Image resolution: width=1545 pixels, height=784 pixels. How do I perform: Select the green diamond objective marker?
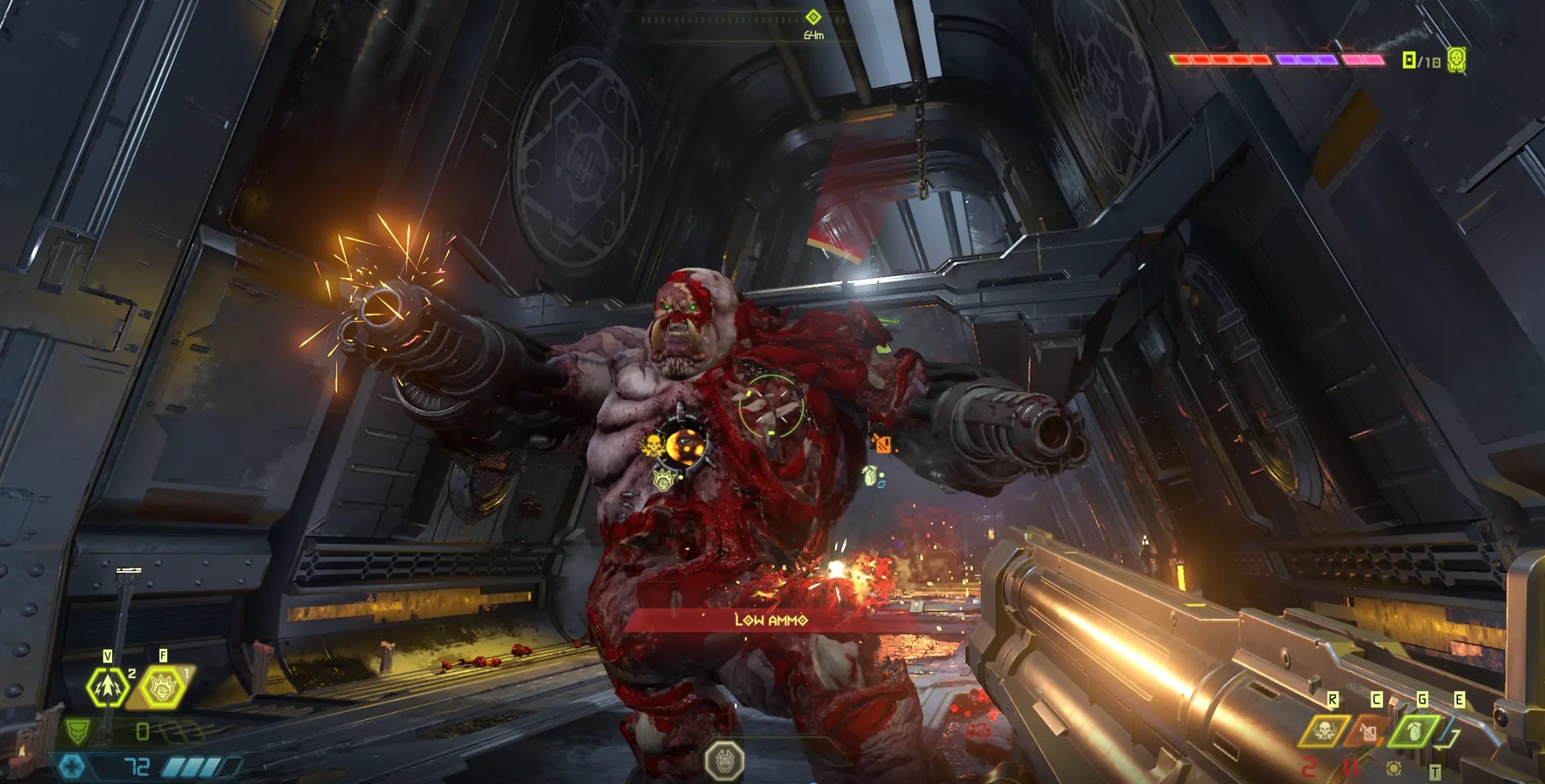(x=813, y=17)
